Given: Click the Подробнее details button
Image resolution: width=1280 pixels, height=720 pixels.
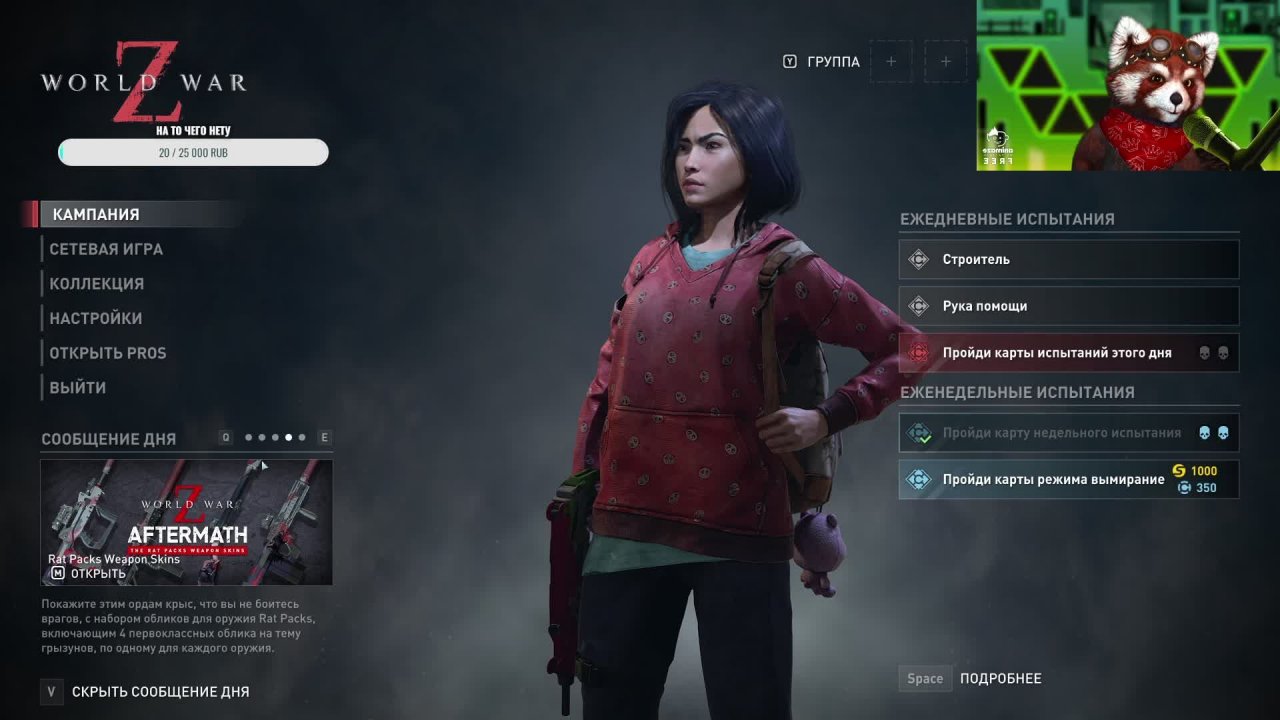Looking at the screenshot, I should [x=1000, y=678].
